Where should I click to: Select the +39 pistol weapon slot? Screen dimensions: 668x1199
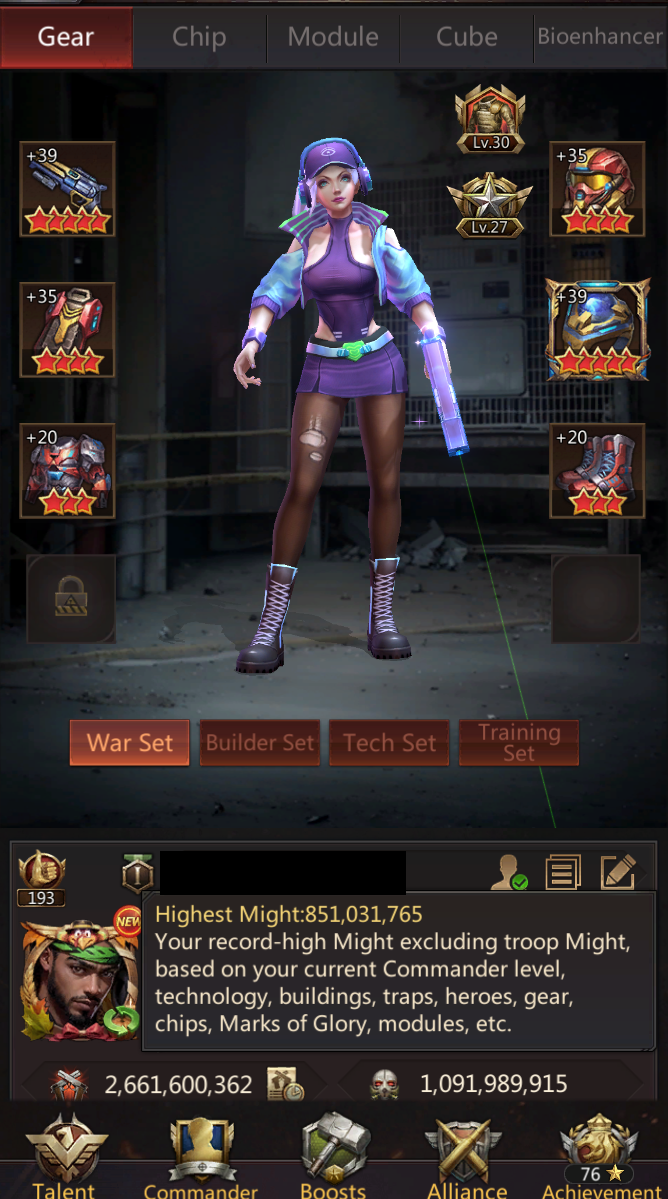point(68,189)
